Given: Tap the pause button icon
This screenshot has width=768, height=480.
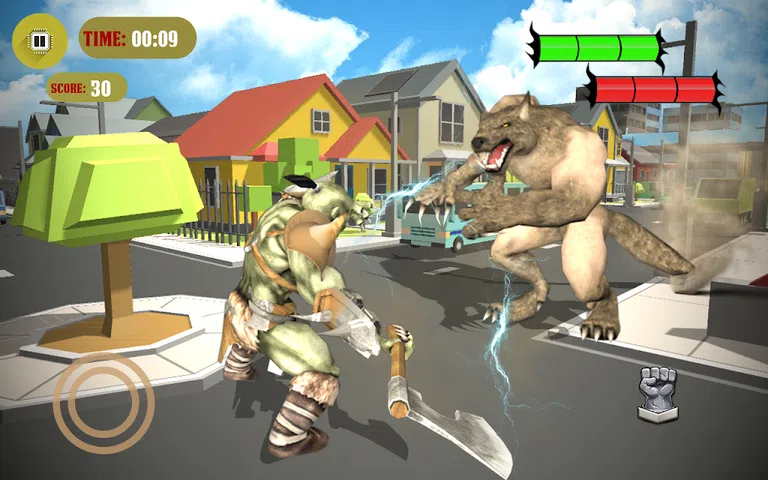Looking at the screenshot, I should [x=40, y=41].
